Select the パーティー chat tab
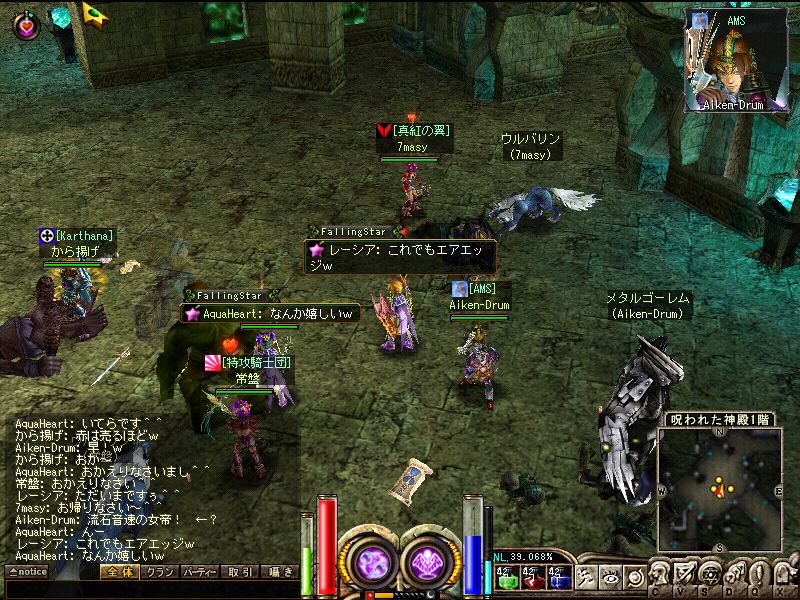The height and width of the screenshot is (600, 800). coord(200,572)
